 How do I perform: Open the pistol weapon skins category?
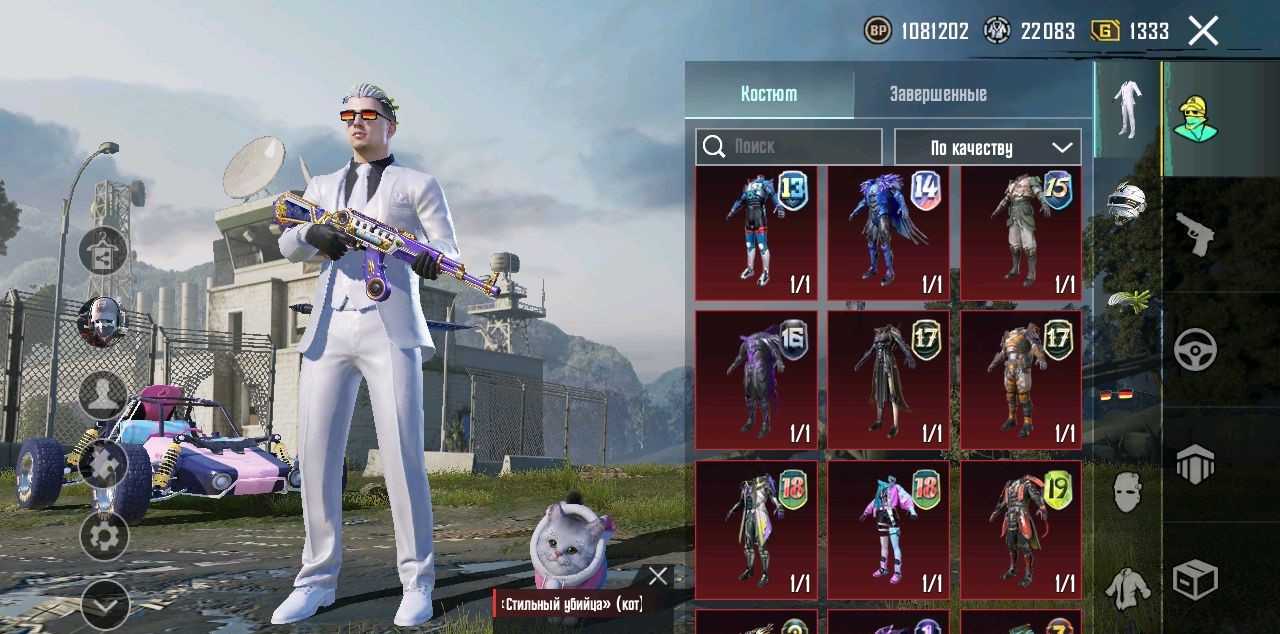(x=1195, y=233)
